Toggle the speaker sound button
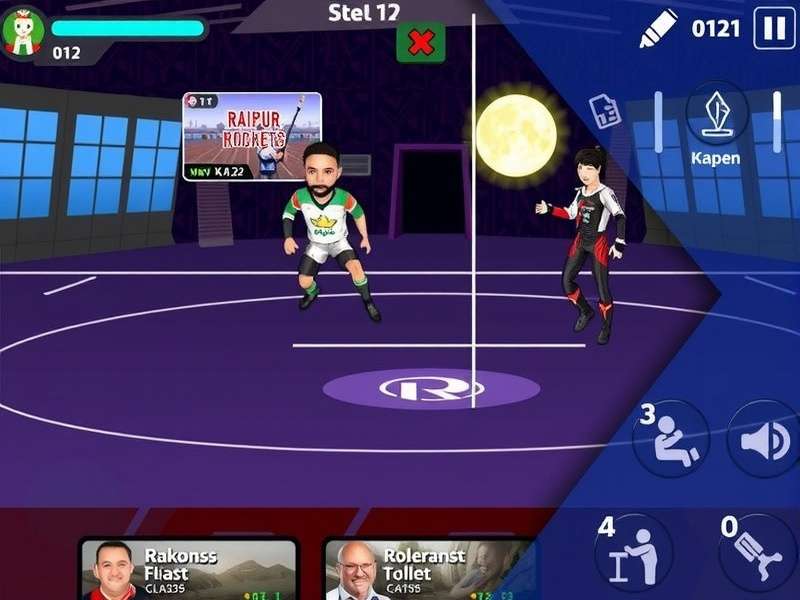Screen dimensions: 800x600 (x=763, y=439)
